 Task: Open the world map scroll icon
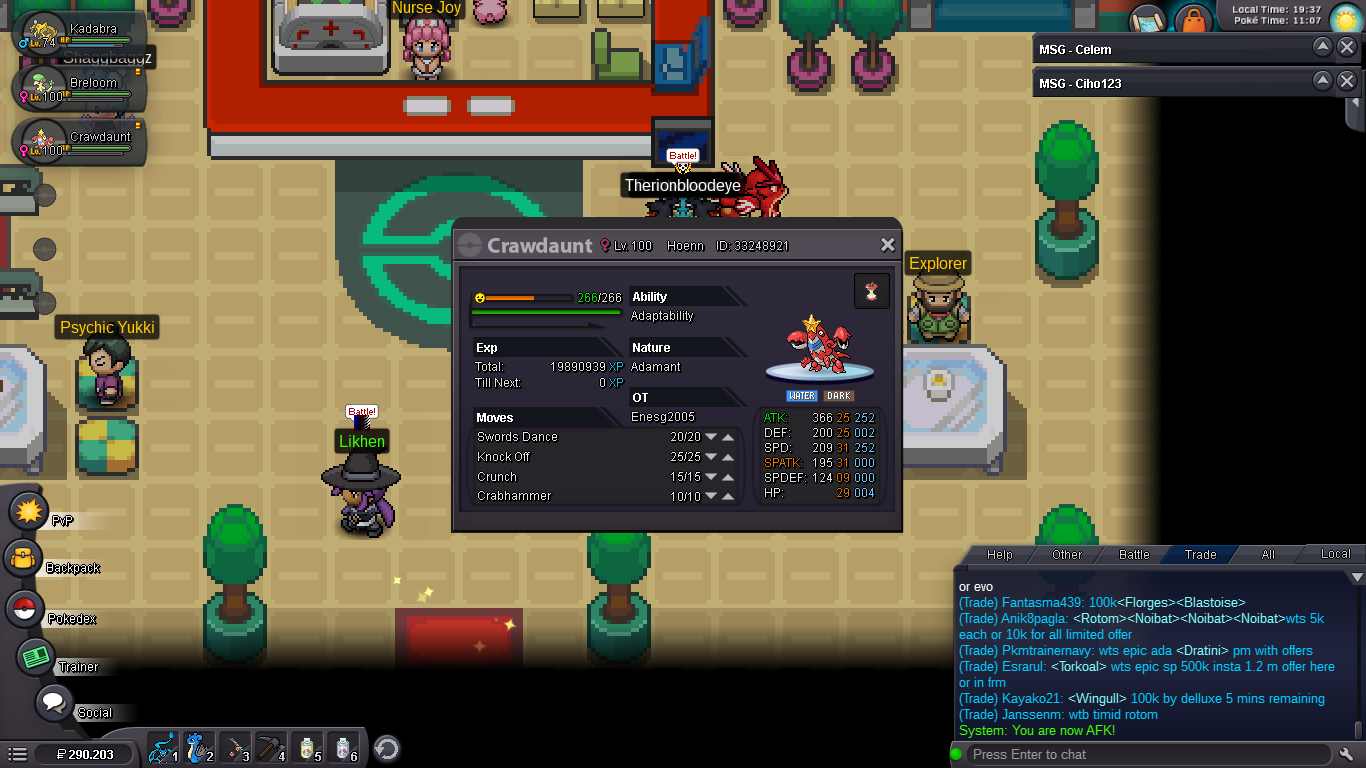[x=1150, y=20]
